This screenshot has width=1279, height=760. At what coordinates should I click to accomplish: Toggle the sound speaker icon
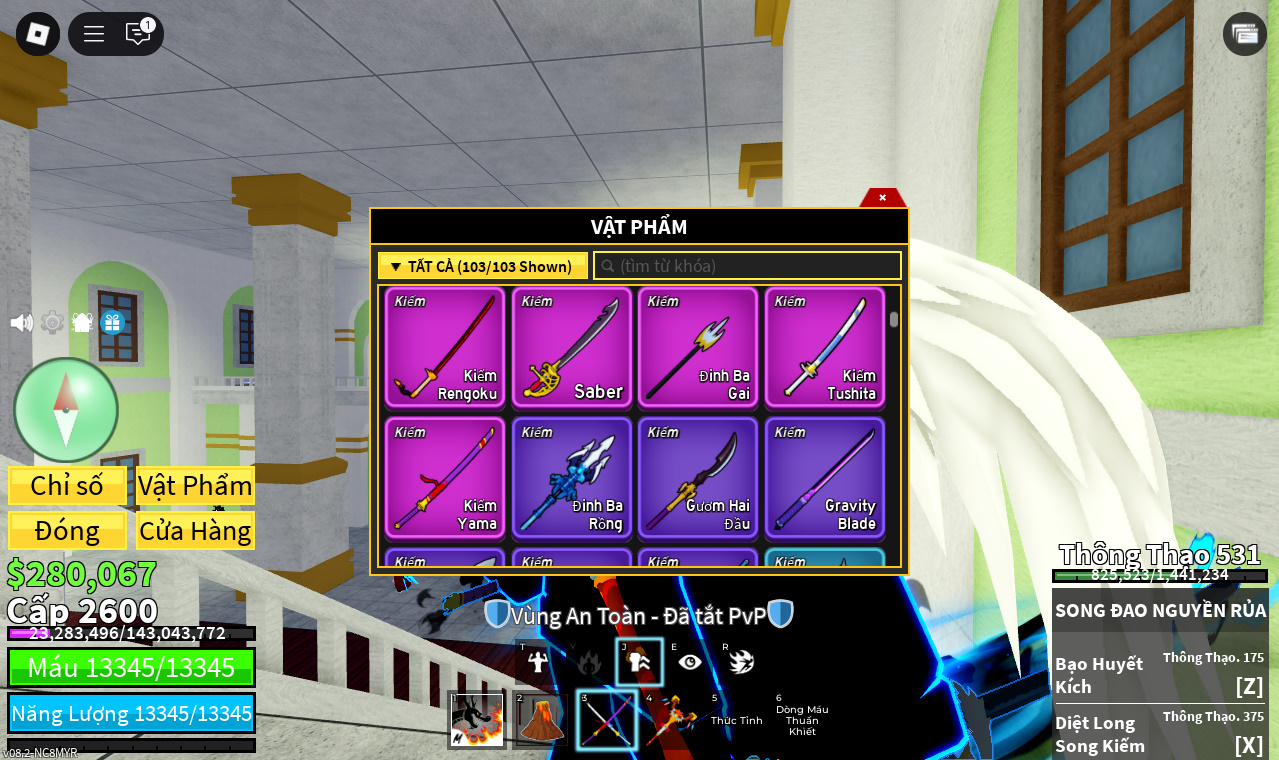21,323
